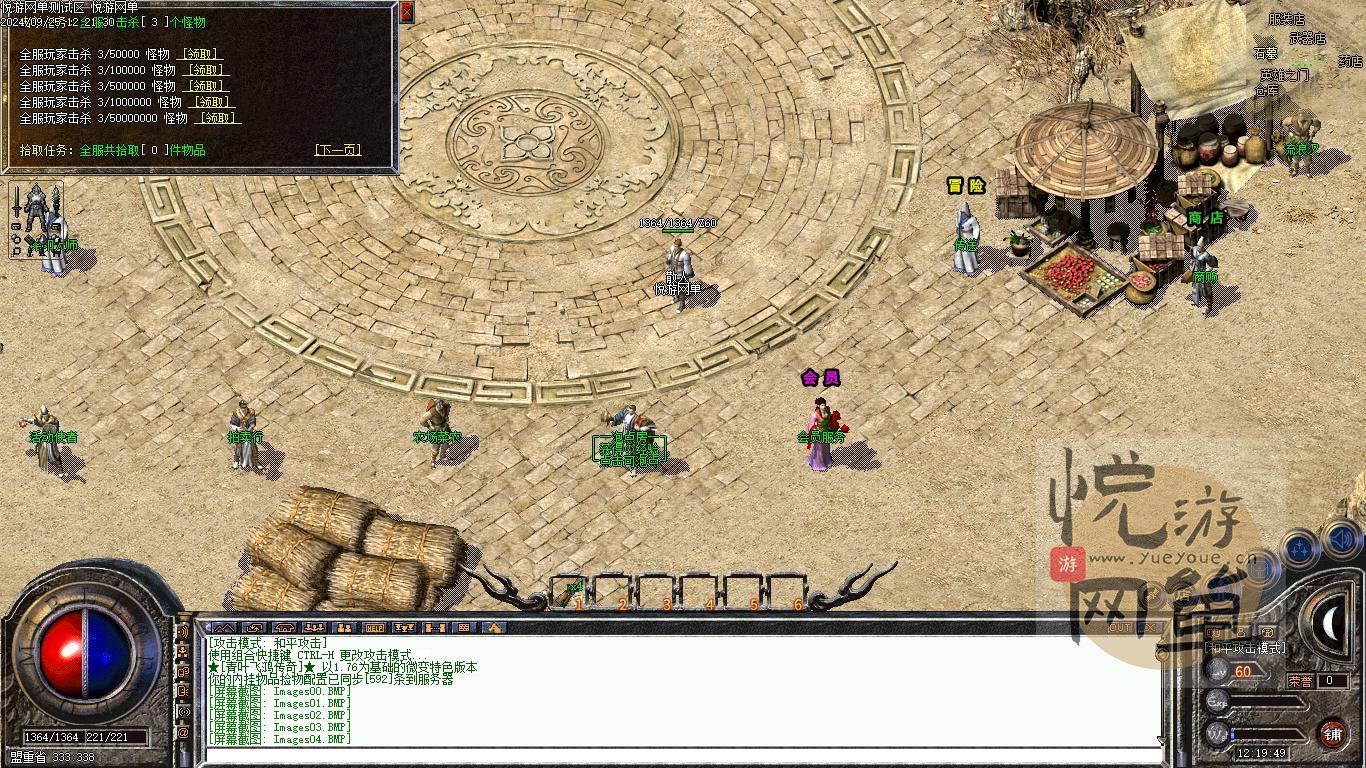Click the red 铺 shop button
The width and height of the screenshot is (1366, 768).
1333,735
